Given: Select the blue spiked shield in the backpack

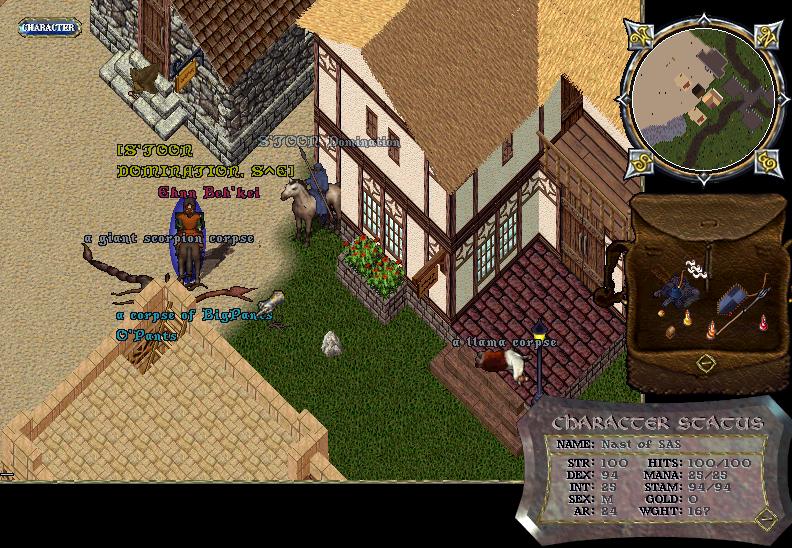Looking at the screenshot, I should 730,300.
